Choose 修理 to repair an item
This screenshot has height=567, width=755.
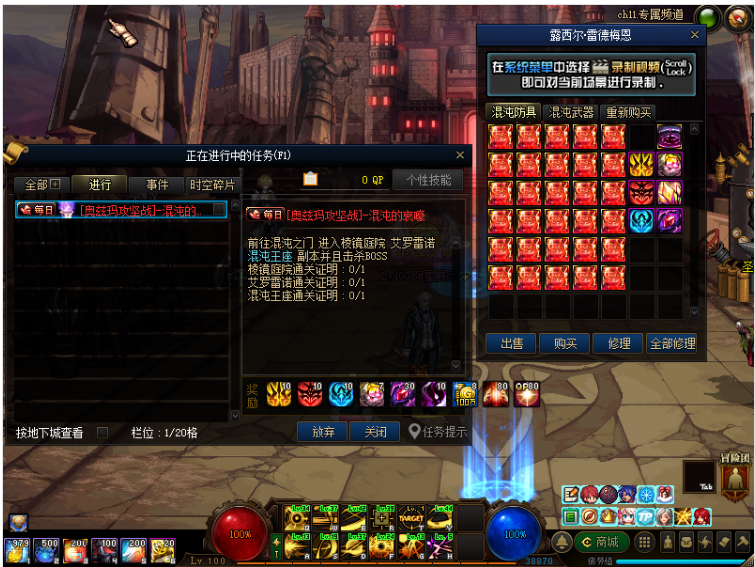click(x=619, y=343)
